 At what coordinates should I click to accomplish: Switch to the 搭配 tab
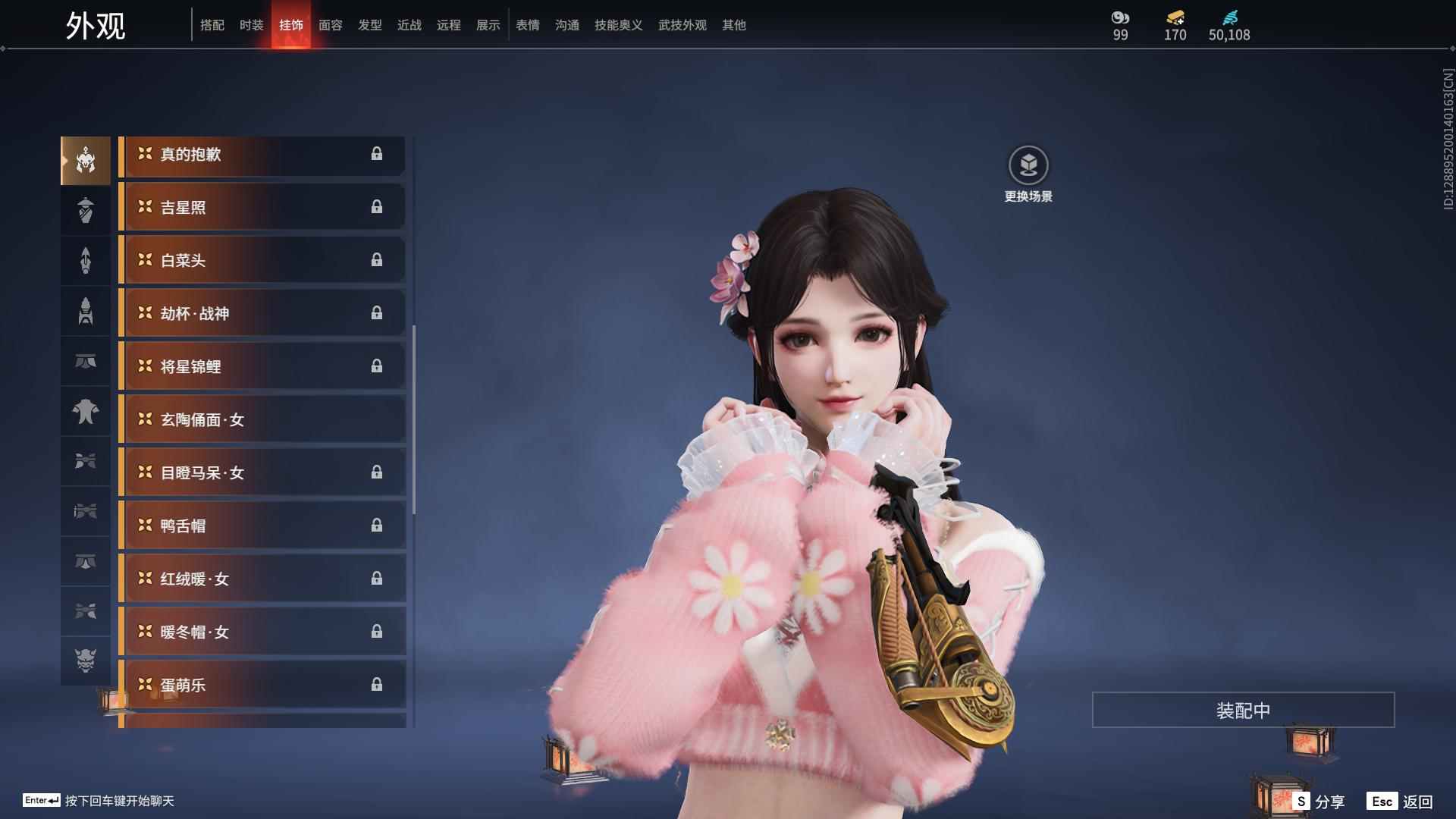212,25
